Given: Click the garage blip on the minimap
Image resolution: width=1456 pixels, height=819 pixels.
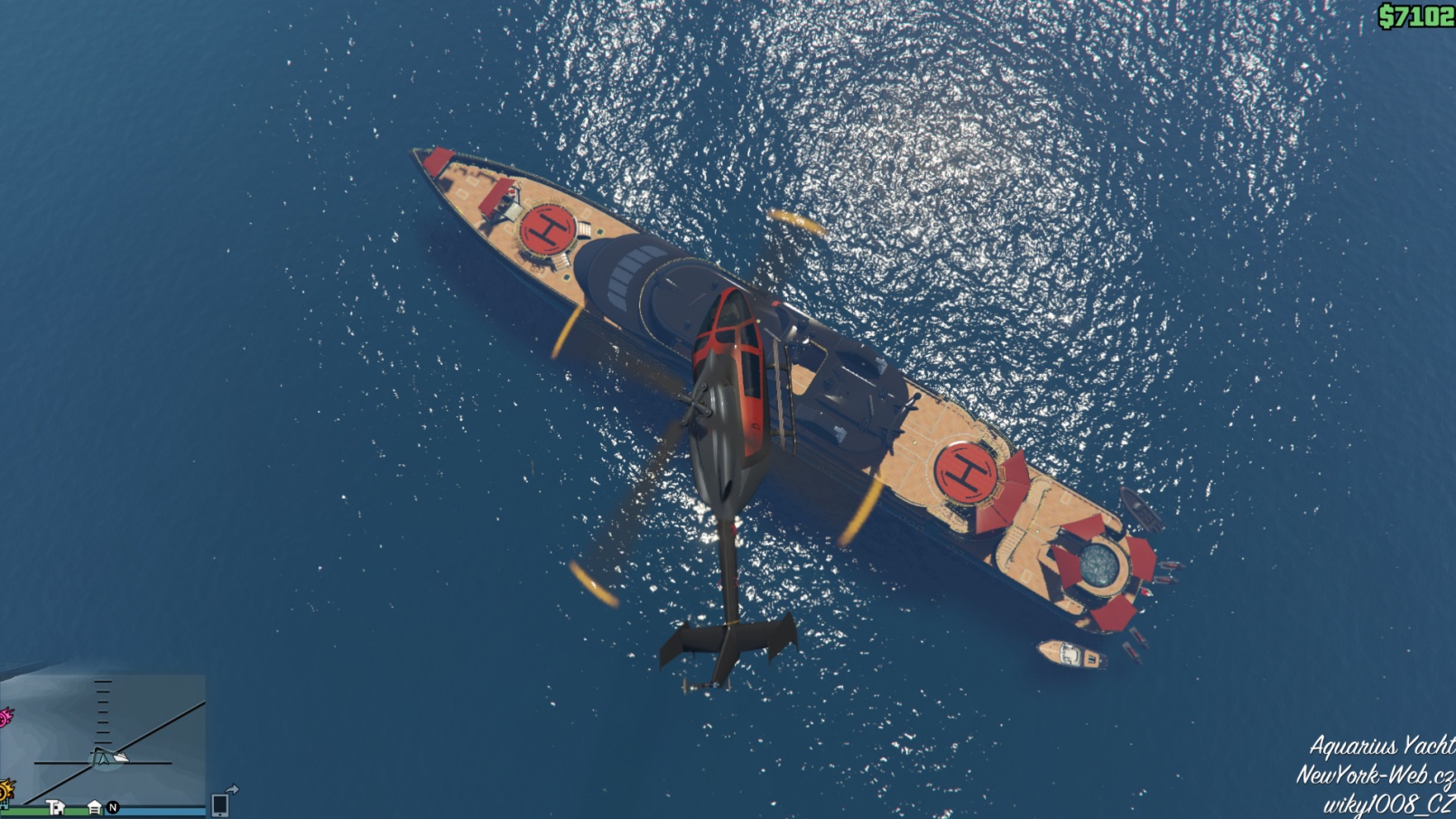Looking at the screenshot, I should pyautogui.click(x=94, y=807).
